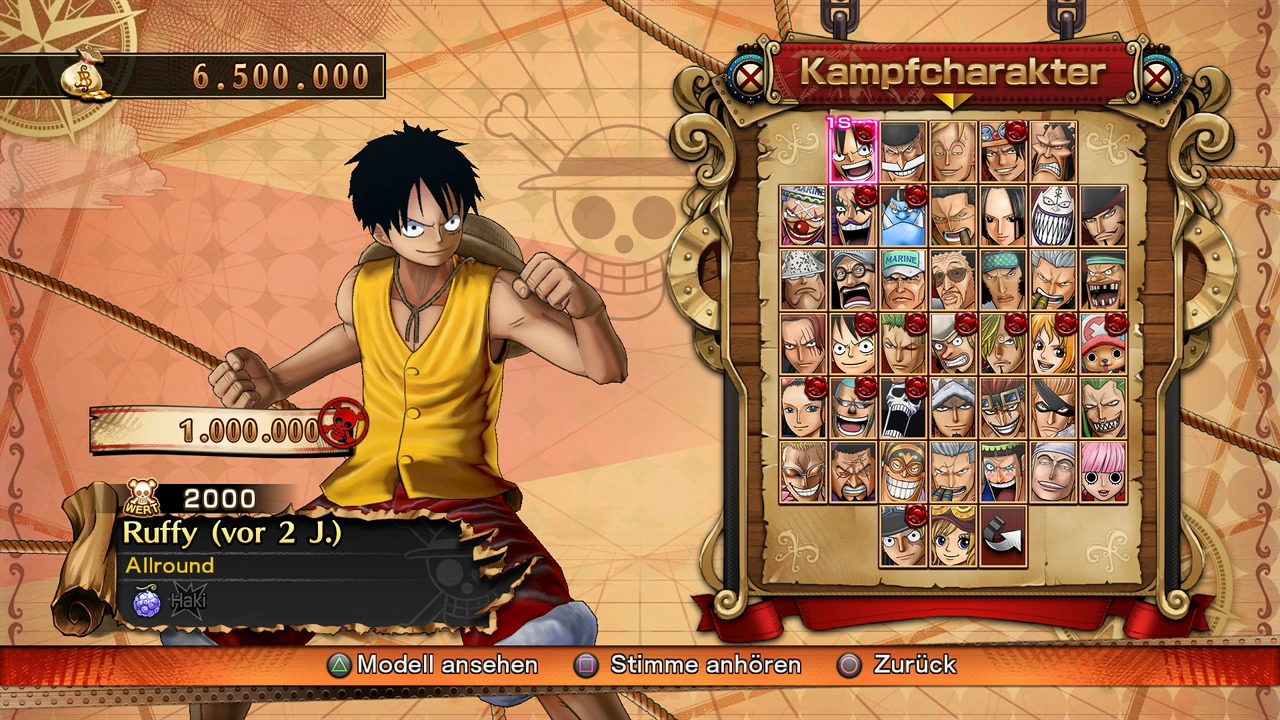Select Nami with orange hair
Screen dimensions: 1280x720
pyautogui.click(x=1053, y=344)
